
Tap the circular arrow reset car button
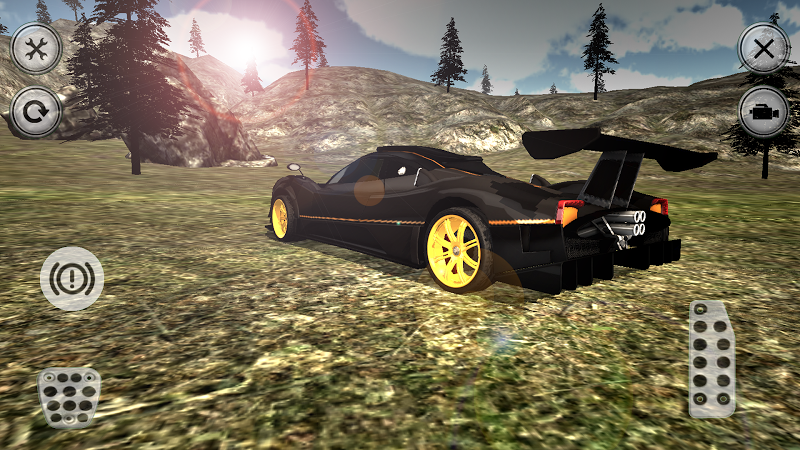37,112
